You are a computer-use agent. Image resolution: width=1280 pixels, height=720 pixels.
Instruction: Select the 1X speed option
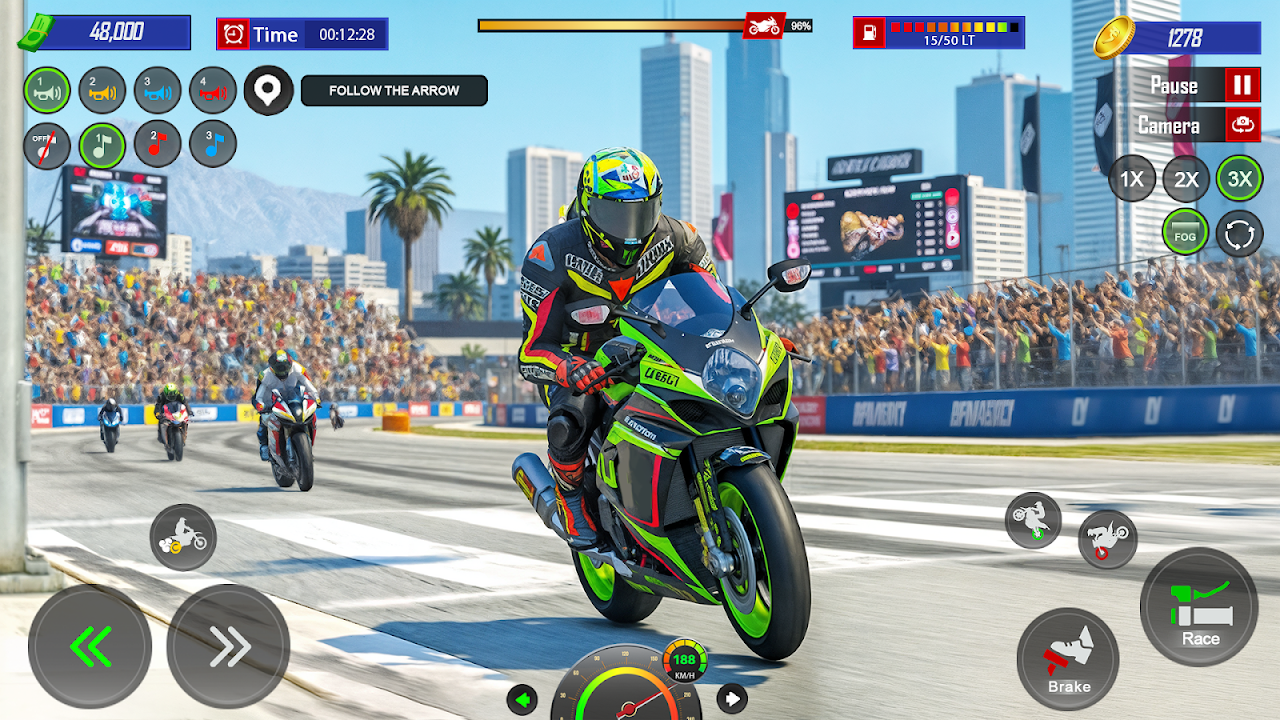coord(1131,180)
